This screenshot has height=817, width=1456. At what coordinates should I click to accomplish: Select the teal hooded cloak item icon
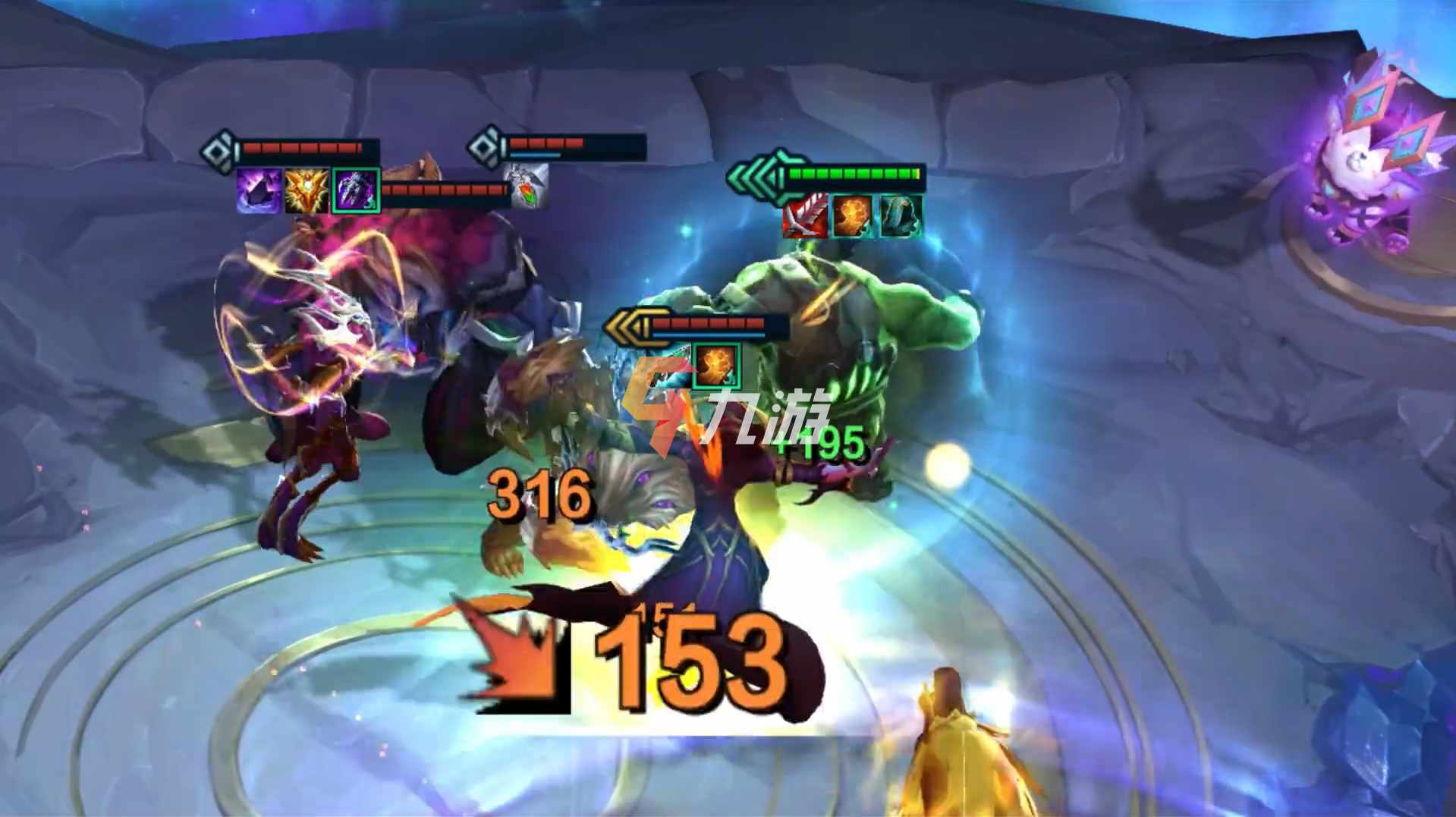coord(901,215)
